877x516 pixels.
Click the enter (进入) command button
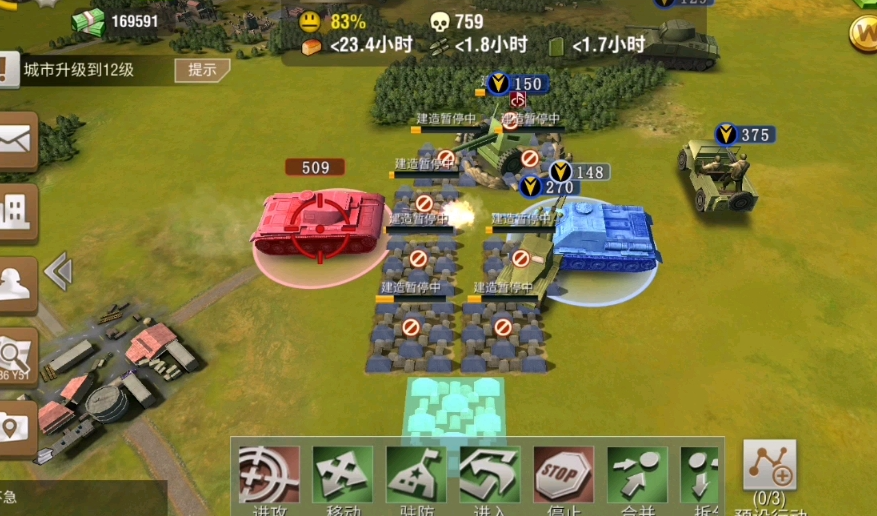[489, 476]
